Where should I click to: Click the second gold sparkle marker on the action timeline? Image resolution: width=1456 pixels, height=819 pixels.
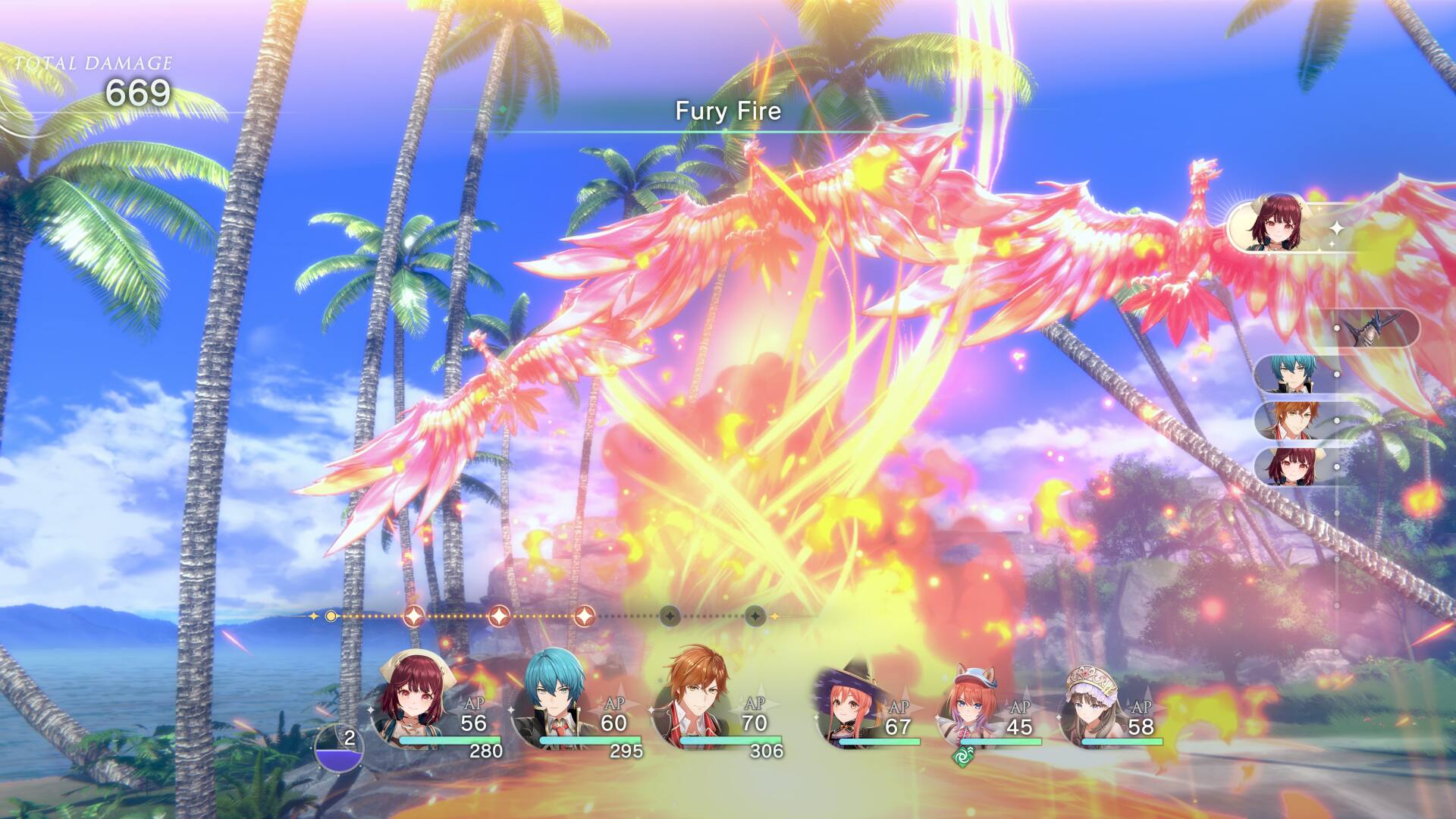(499, 617)
